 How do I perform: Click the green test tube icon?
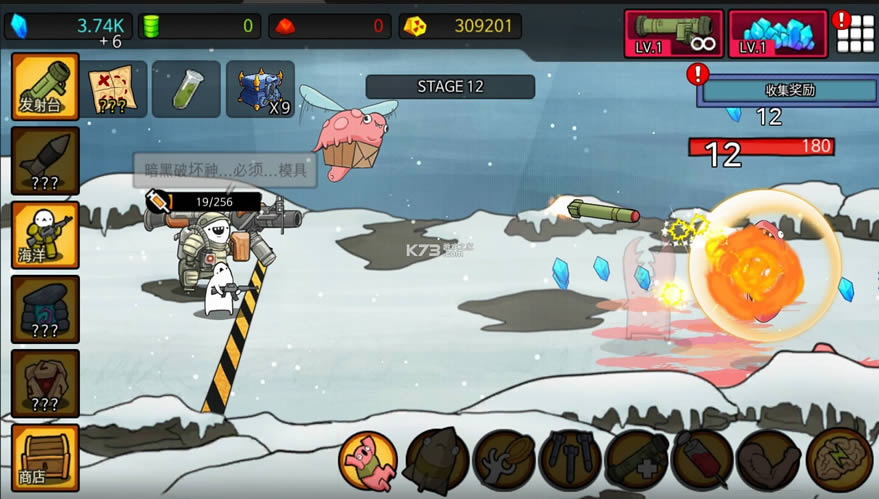[187, 89]
